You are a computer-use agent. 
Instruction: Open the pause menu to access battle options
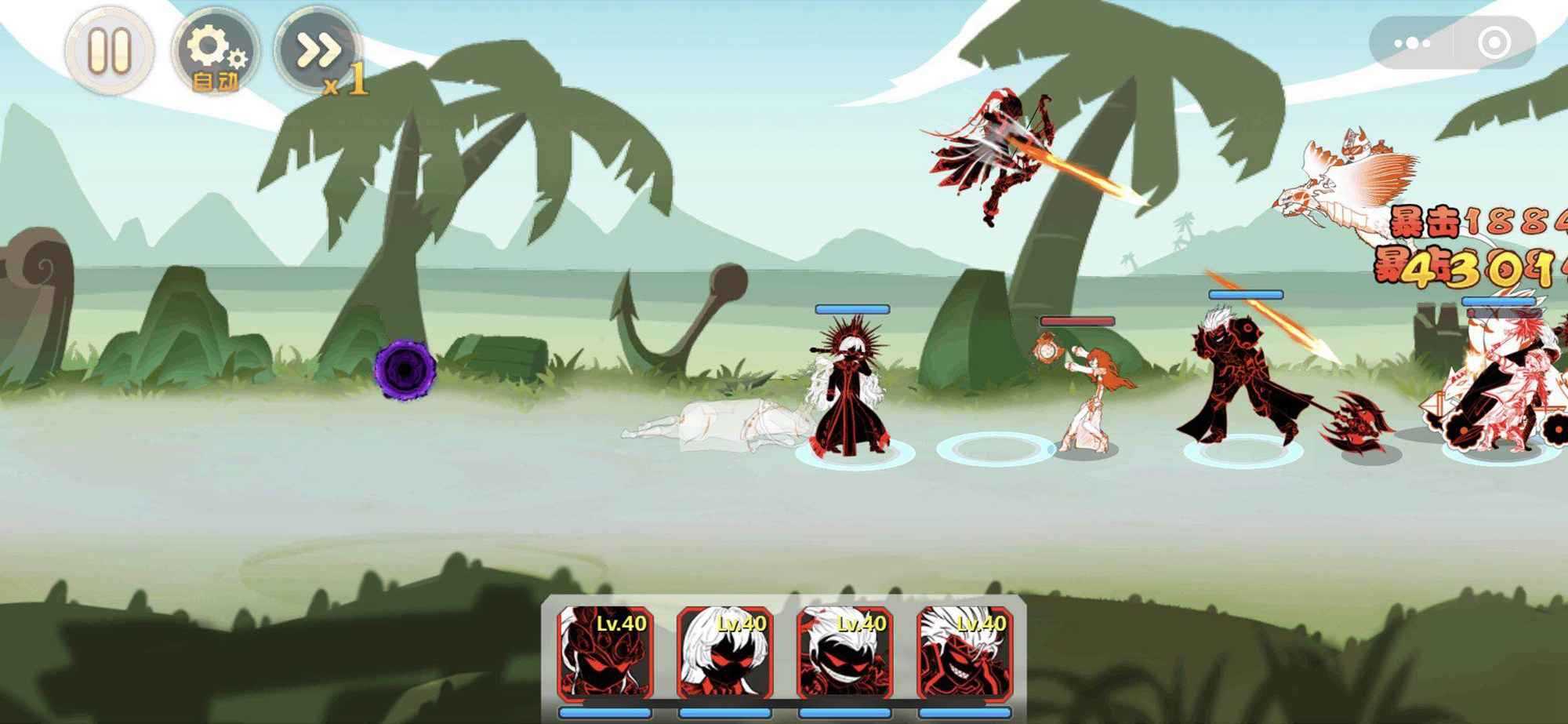tap(110, 53)
